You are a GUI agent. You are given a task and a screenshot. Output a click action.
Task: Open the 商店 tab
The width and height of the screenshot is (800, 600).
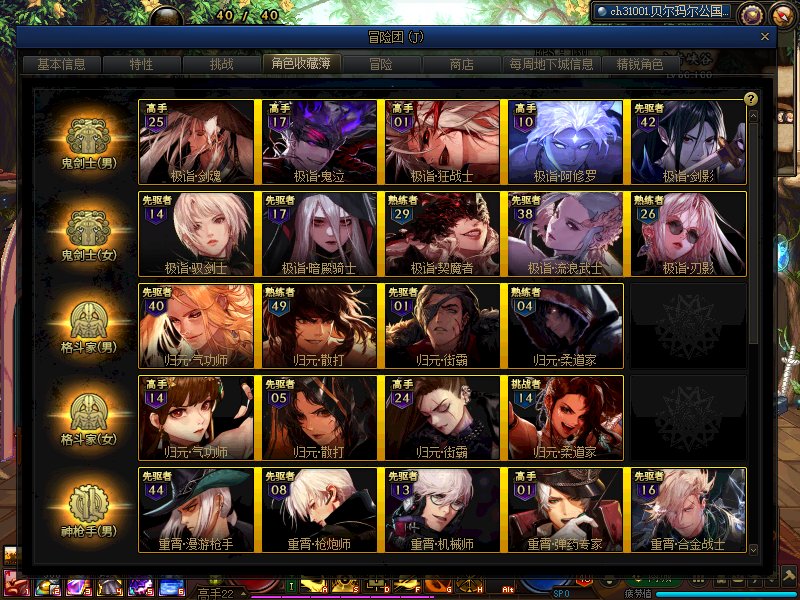pos(461,64)
